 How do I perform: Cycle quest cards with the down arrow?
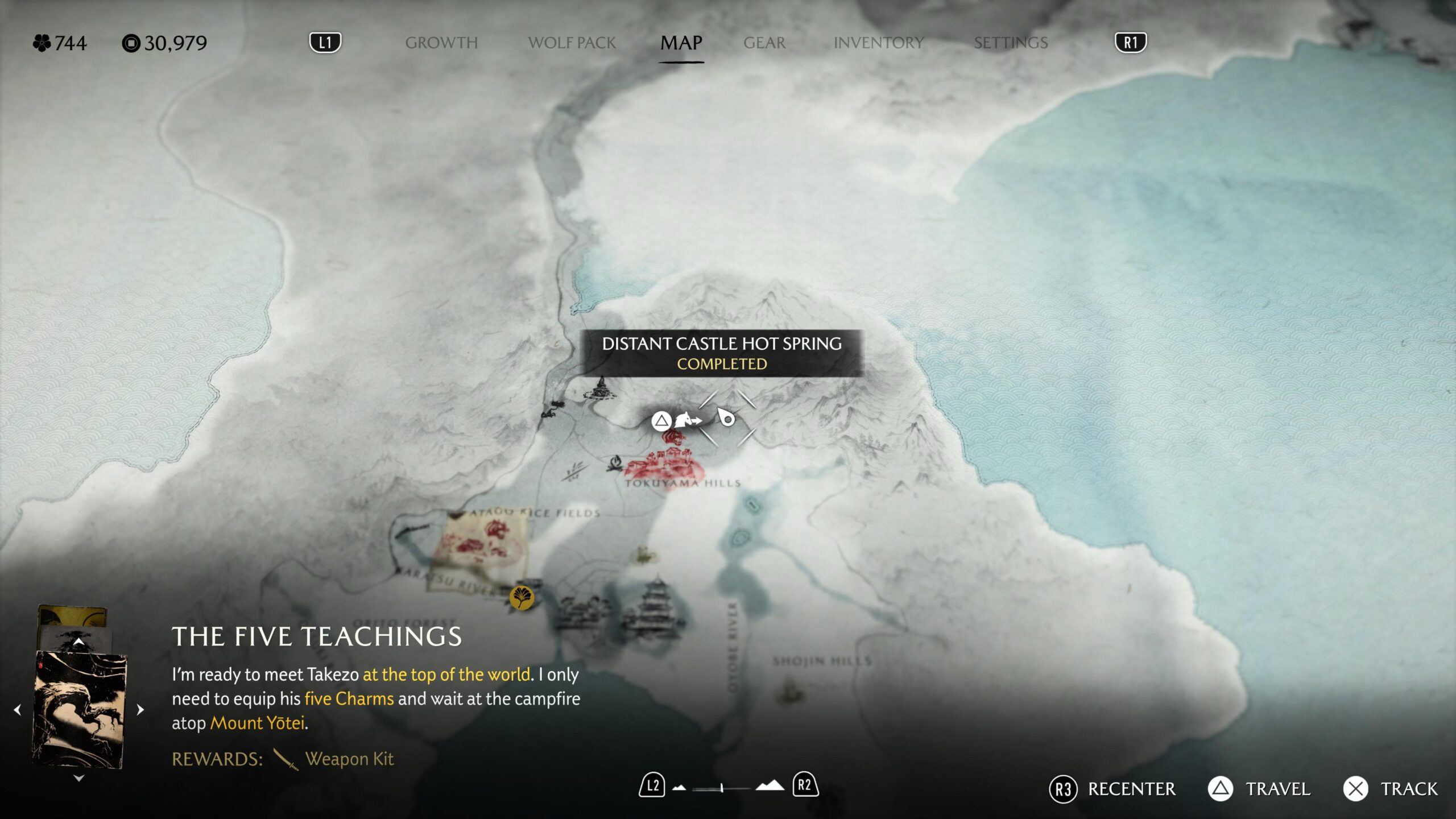point(79,778)
